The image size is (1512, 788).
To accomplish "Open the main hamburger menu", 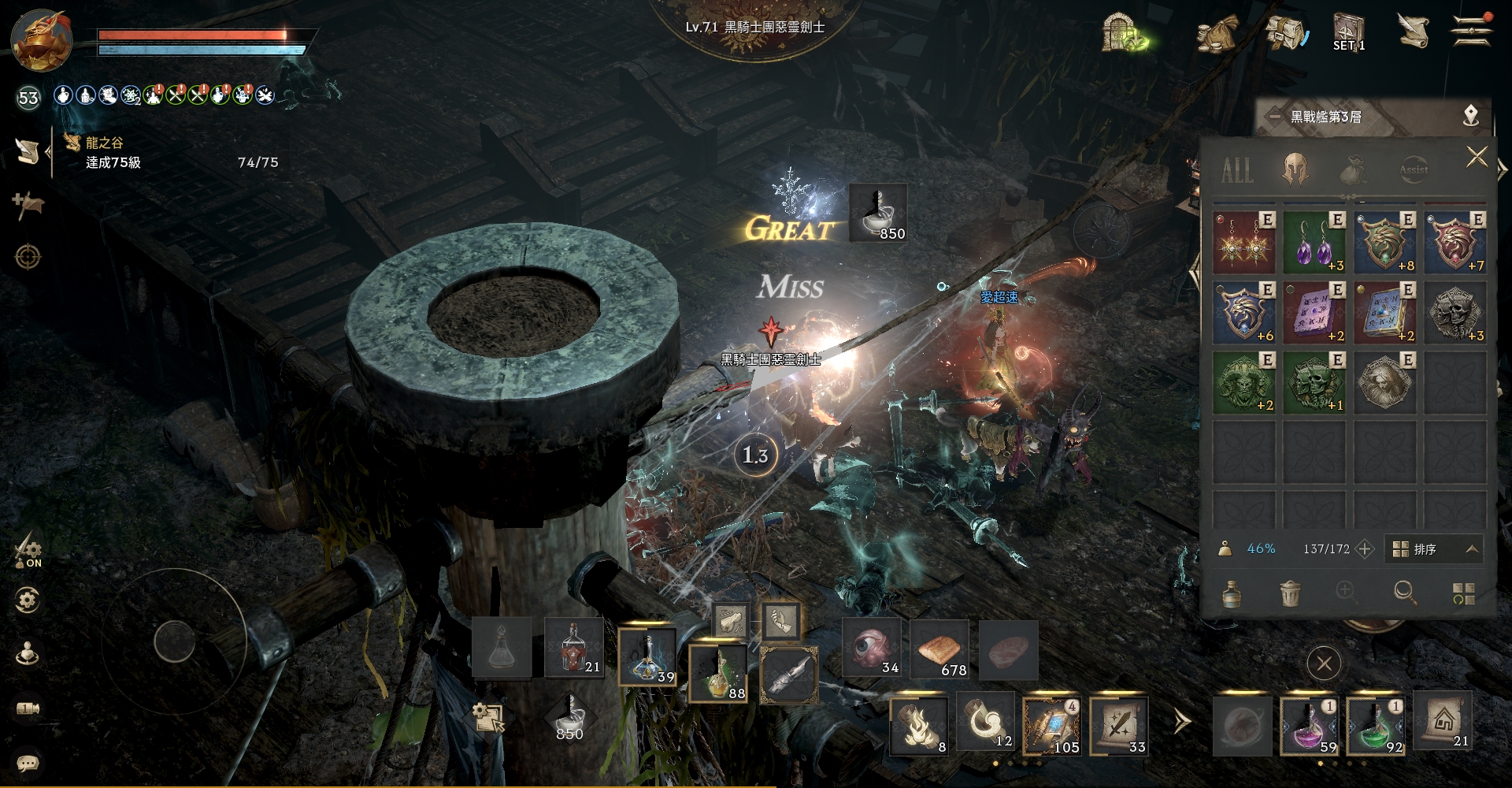I will [1471, 32].
